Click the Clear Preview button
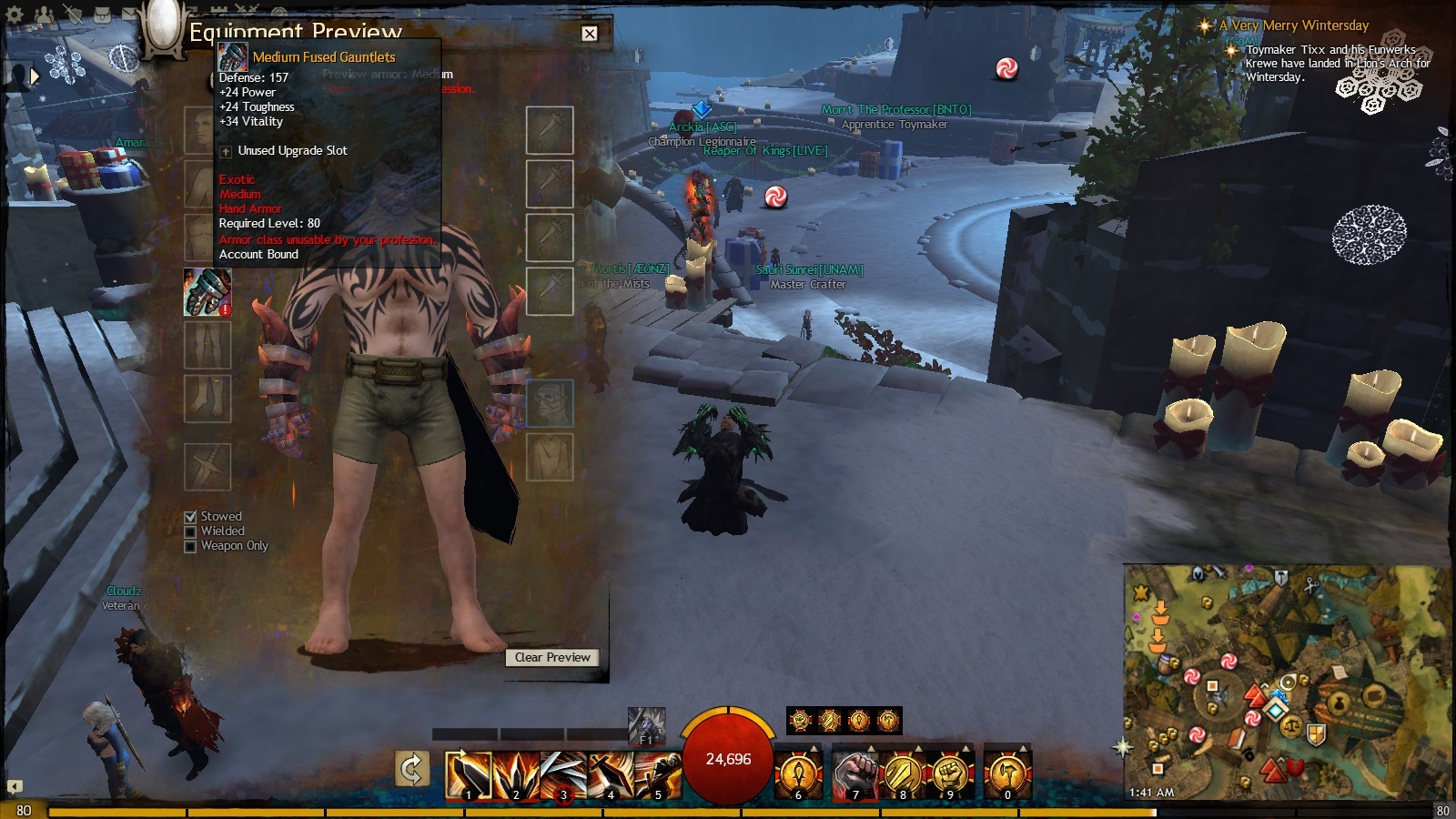 tap(552, 657)
